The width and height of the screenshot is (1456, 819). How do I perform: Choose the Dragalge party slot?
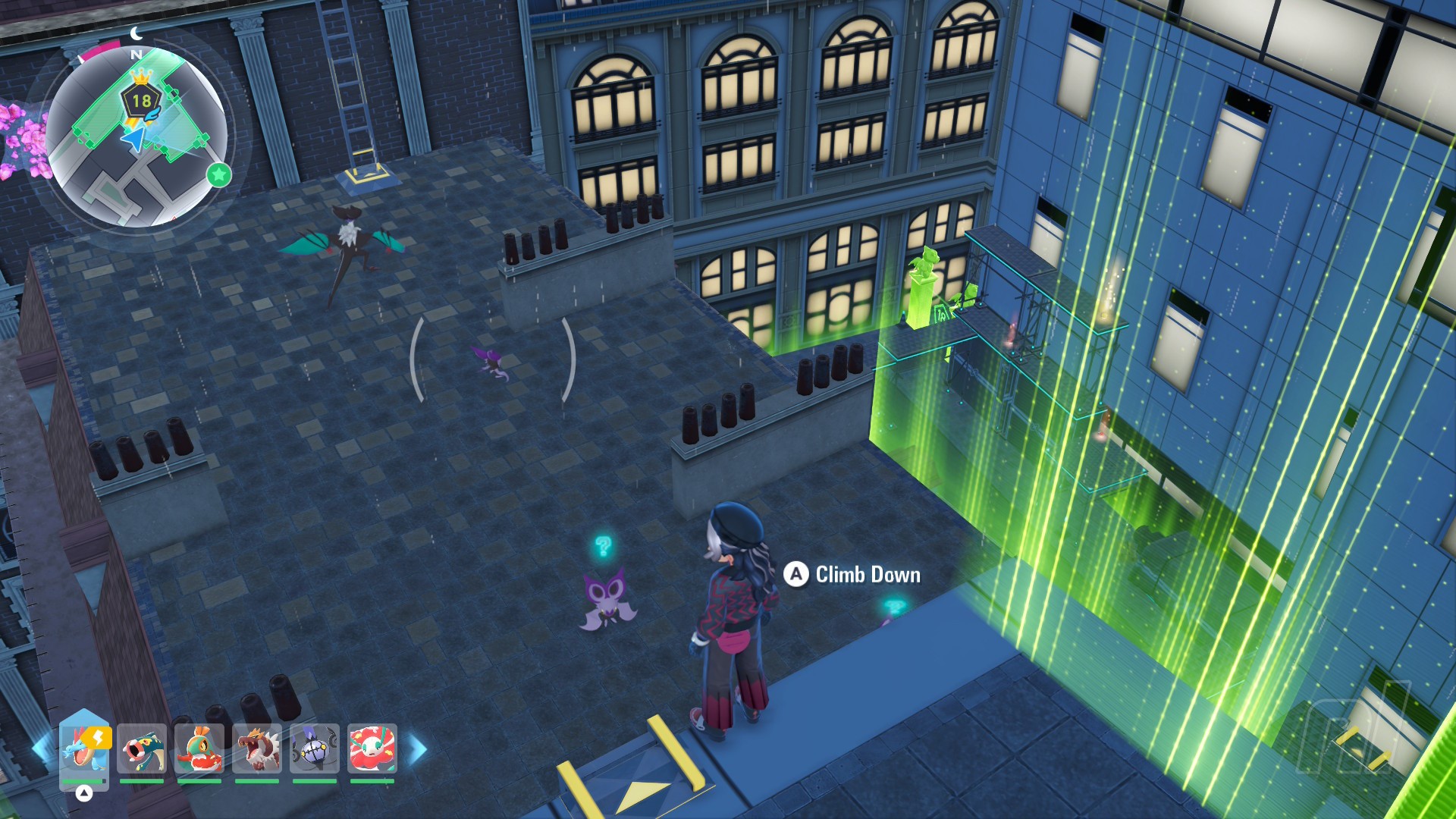(142, 748)
